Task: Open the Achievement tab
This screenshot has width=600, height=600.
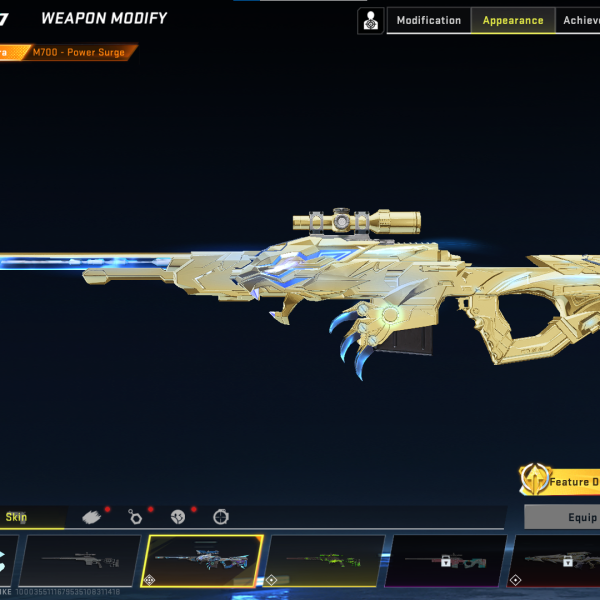Action: pyautogui.click(x=581, y=20)
